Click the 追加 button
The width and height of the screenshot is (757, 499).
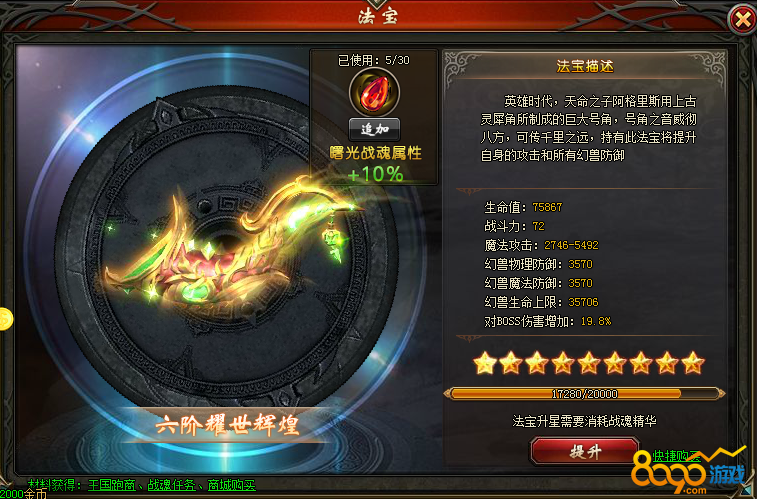[x=375, y=129]
